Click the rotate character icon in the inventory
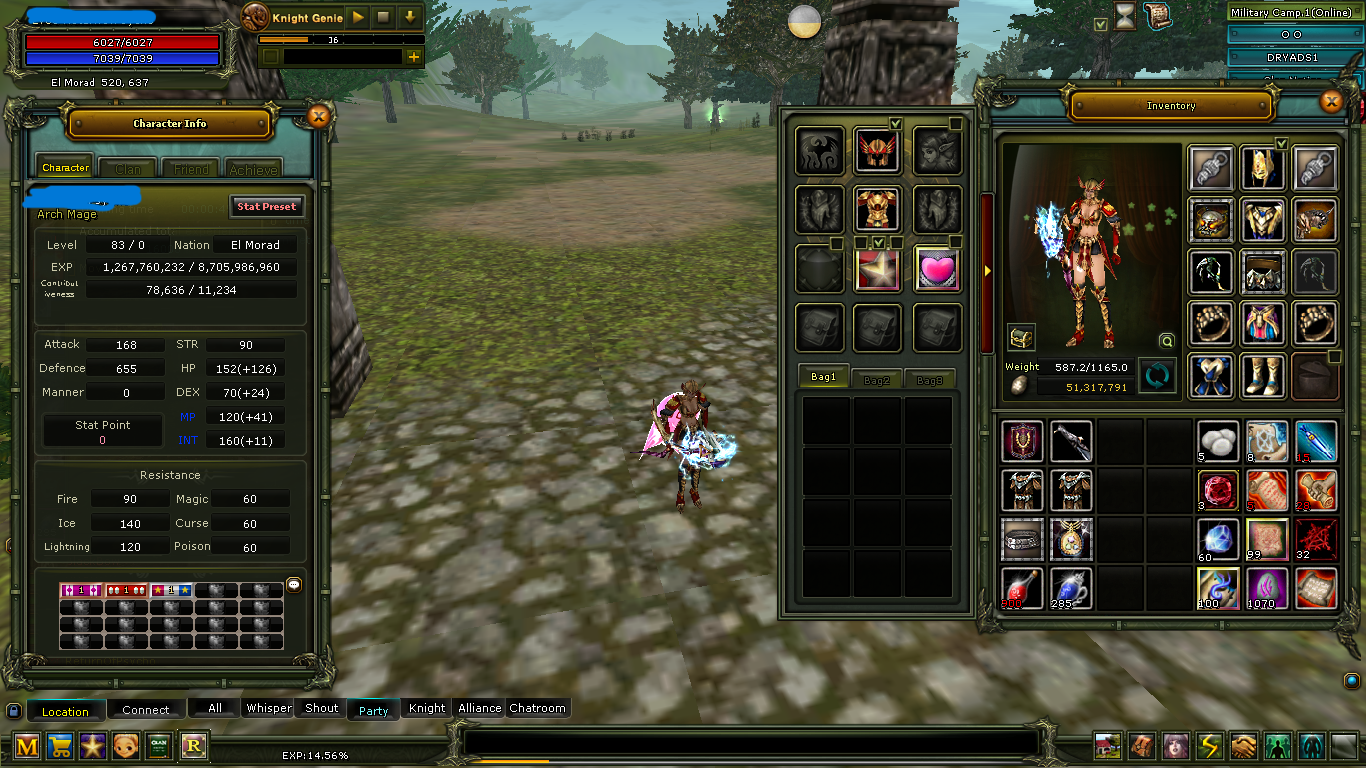Viewport: 1366px width, 768px height. (x=1157, y=376)
